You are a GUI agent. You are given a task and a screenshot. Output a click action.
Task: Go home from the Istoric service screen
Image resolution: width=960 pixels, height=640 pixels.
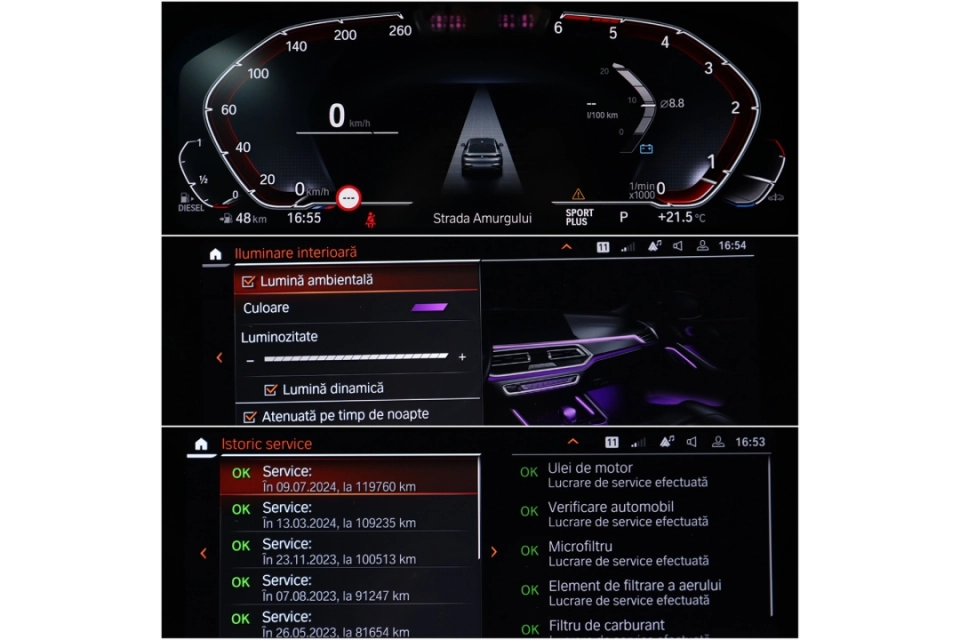[x=201, y=443]
